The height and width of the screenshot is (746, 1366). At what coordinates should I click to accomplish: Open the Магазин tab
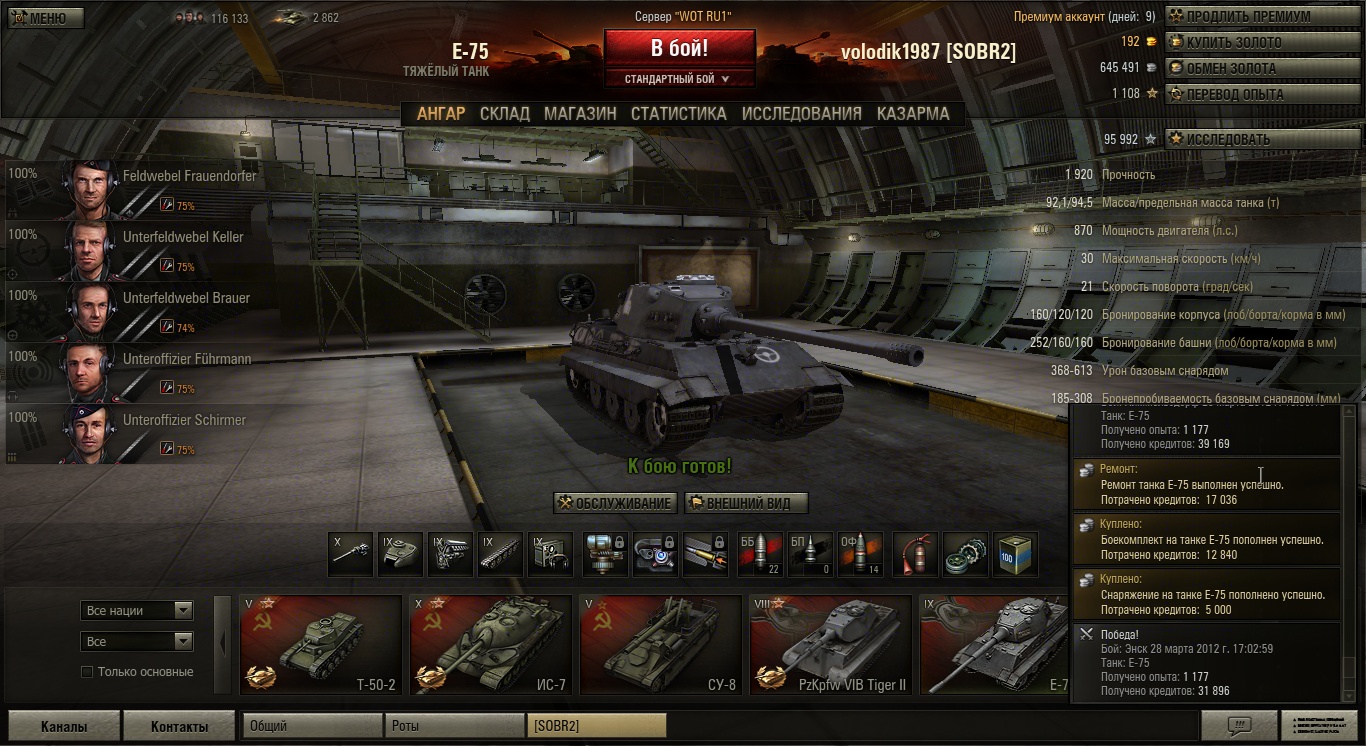point(580,114)
